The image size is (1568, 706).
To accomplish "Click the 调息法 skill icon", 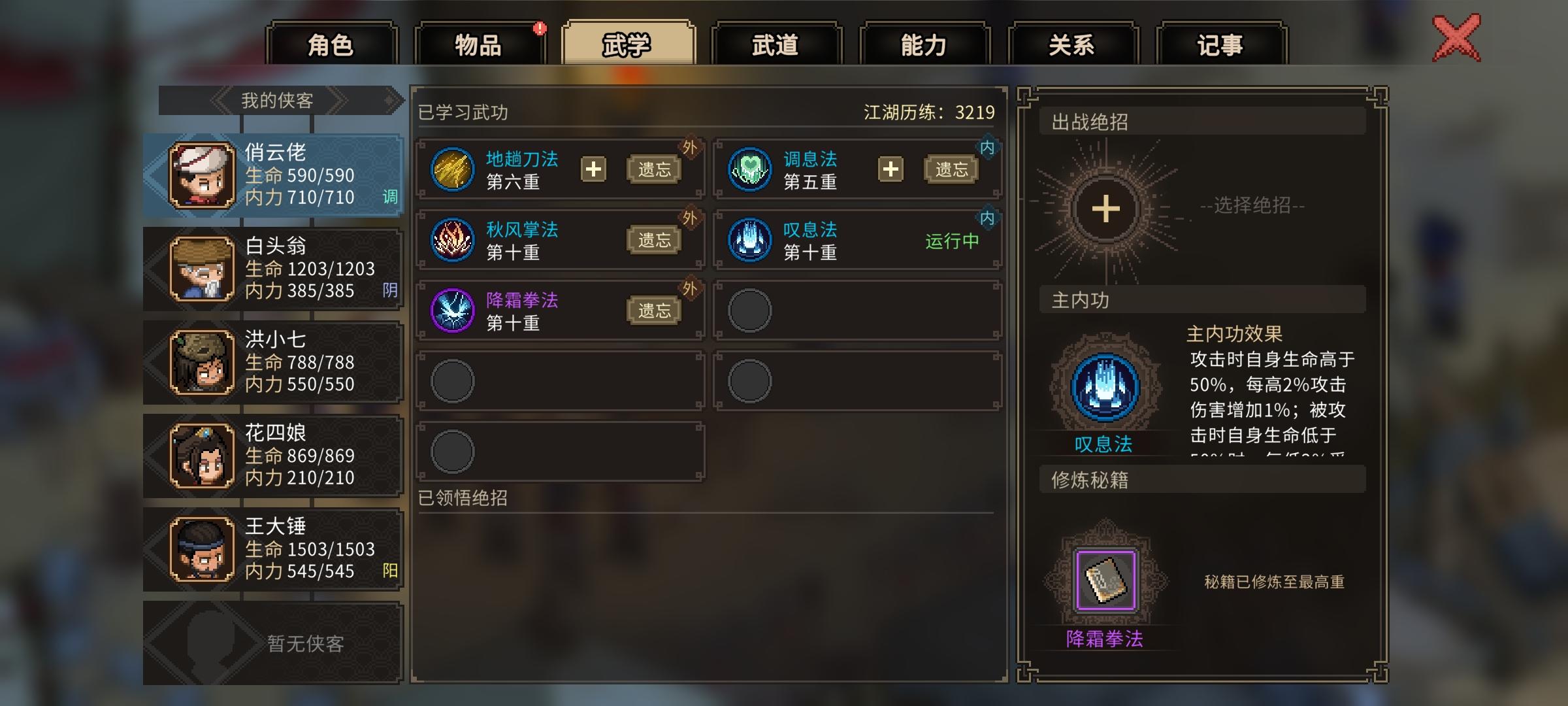I will [748, 169].
